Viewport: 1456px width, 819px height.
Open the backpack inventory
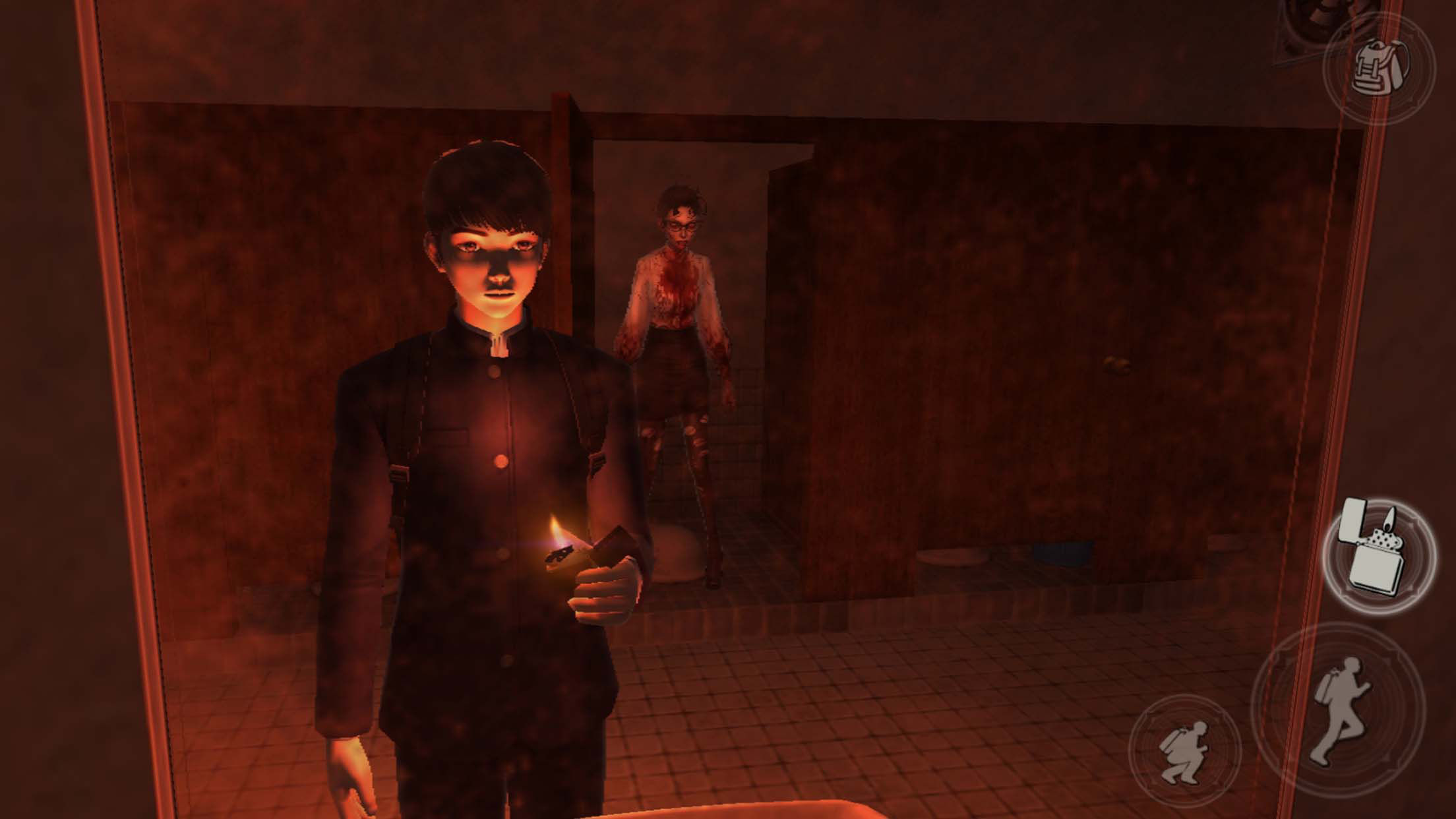pos(1379,68)
